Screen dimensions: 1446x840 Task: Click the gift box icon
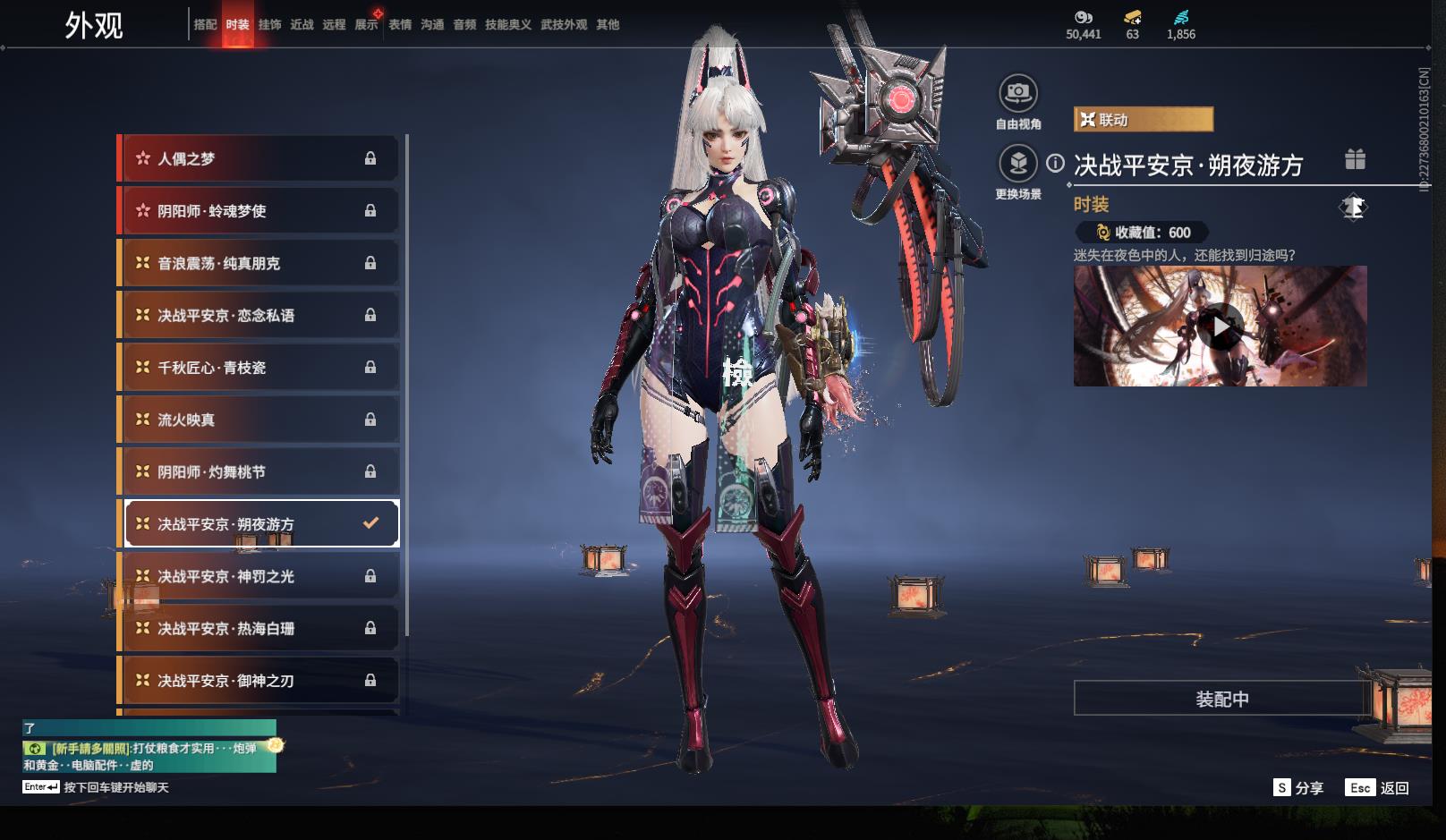(x=1355, y=160)
